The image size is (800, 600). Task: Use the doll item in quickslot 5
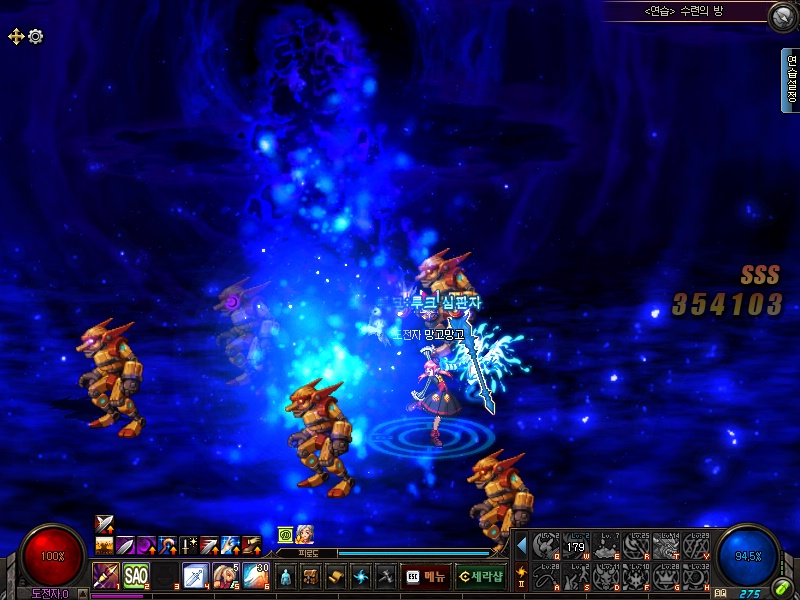click(226, 576)
